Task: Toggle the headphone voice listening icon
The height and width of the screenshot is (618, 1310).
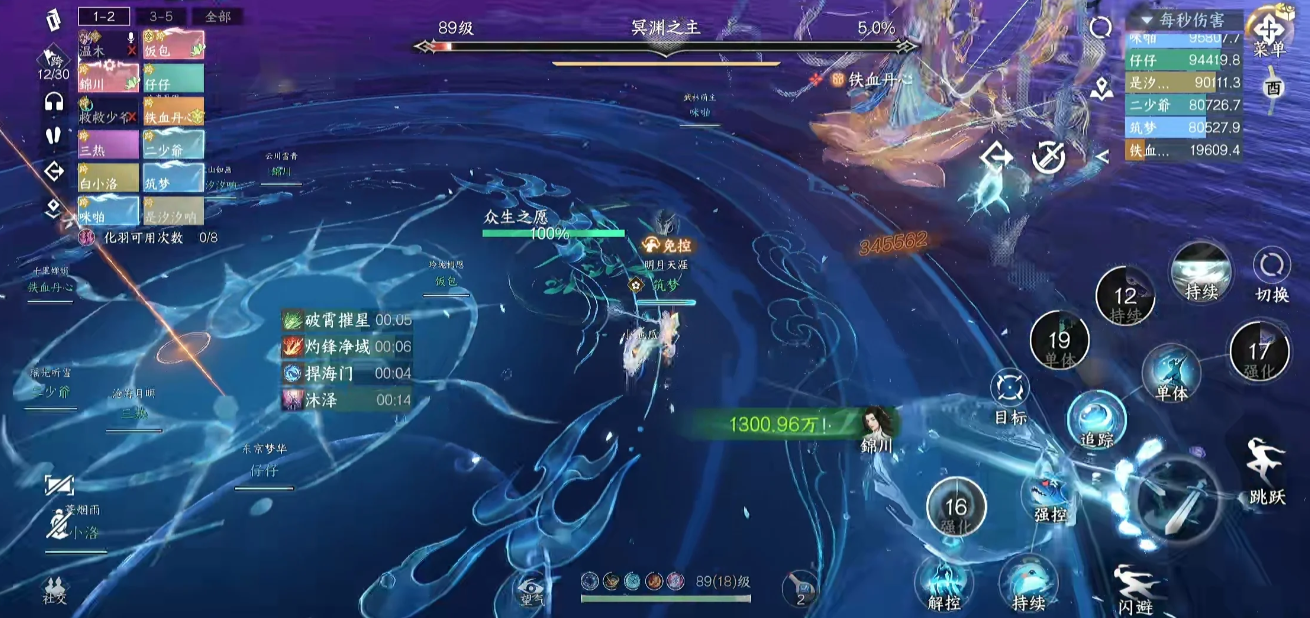Action: (x=54, y=101)
